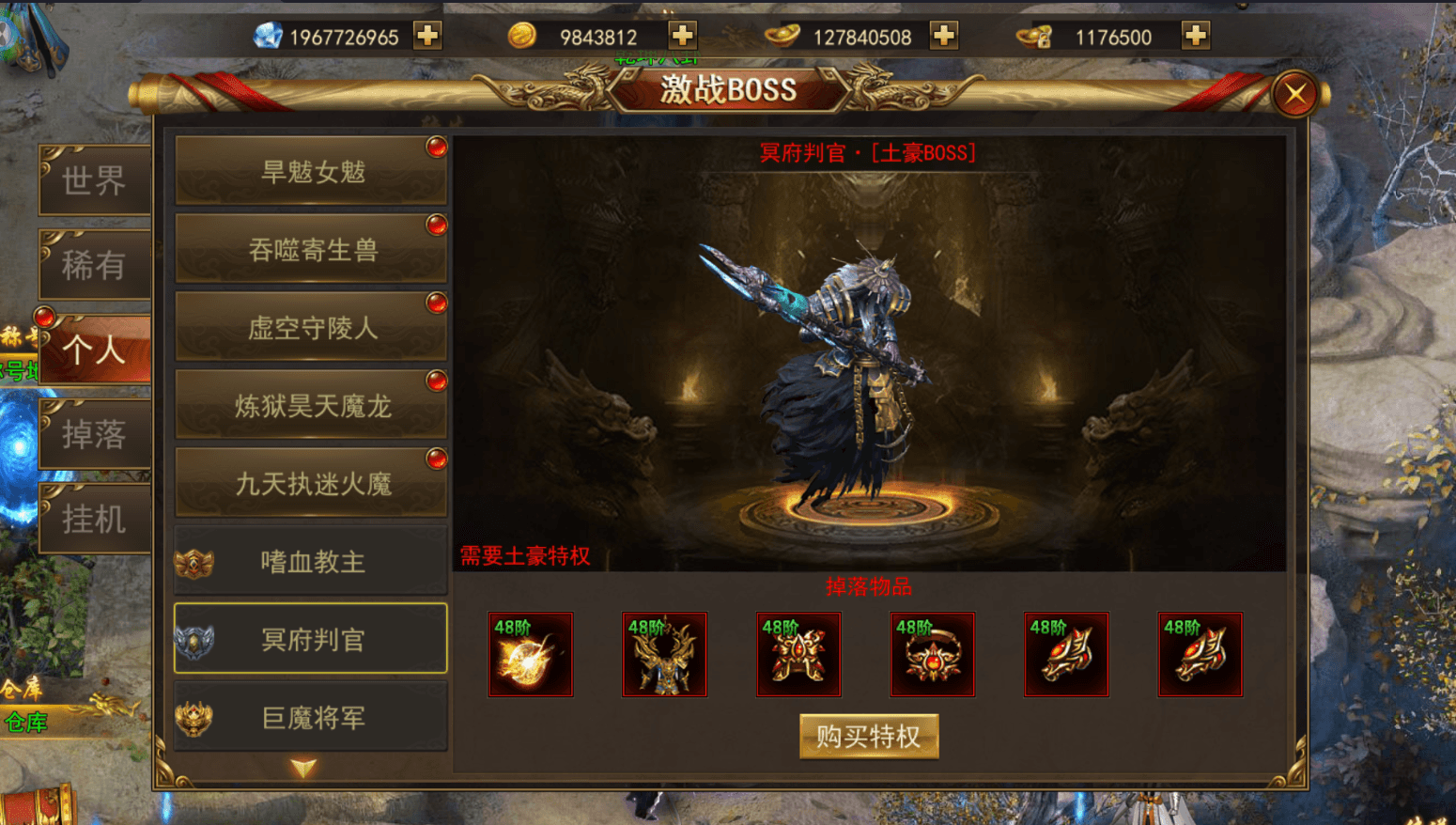This screenshot has width=1456, height=825.
Task: Switch to the 挂机 tab
Action: coord(94,518)
